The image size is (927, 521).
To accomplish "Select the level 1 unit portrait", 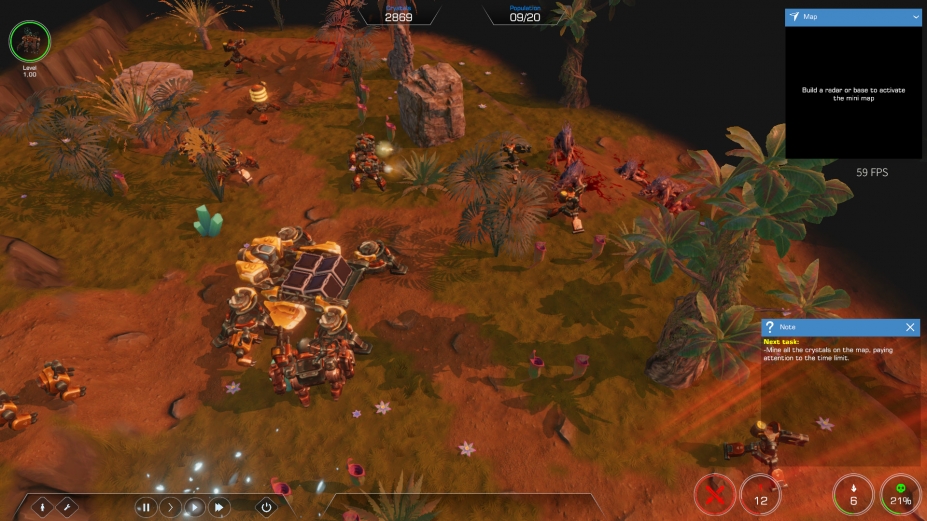I will coord(29,42).
